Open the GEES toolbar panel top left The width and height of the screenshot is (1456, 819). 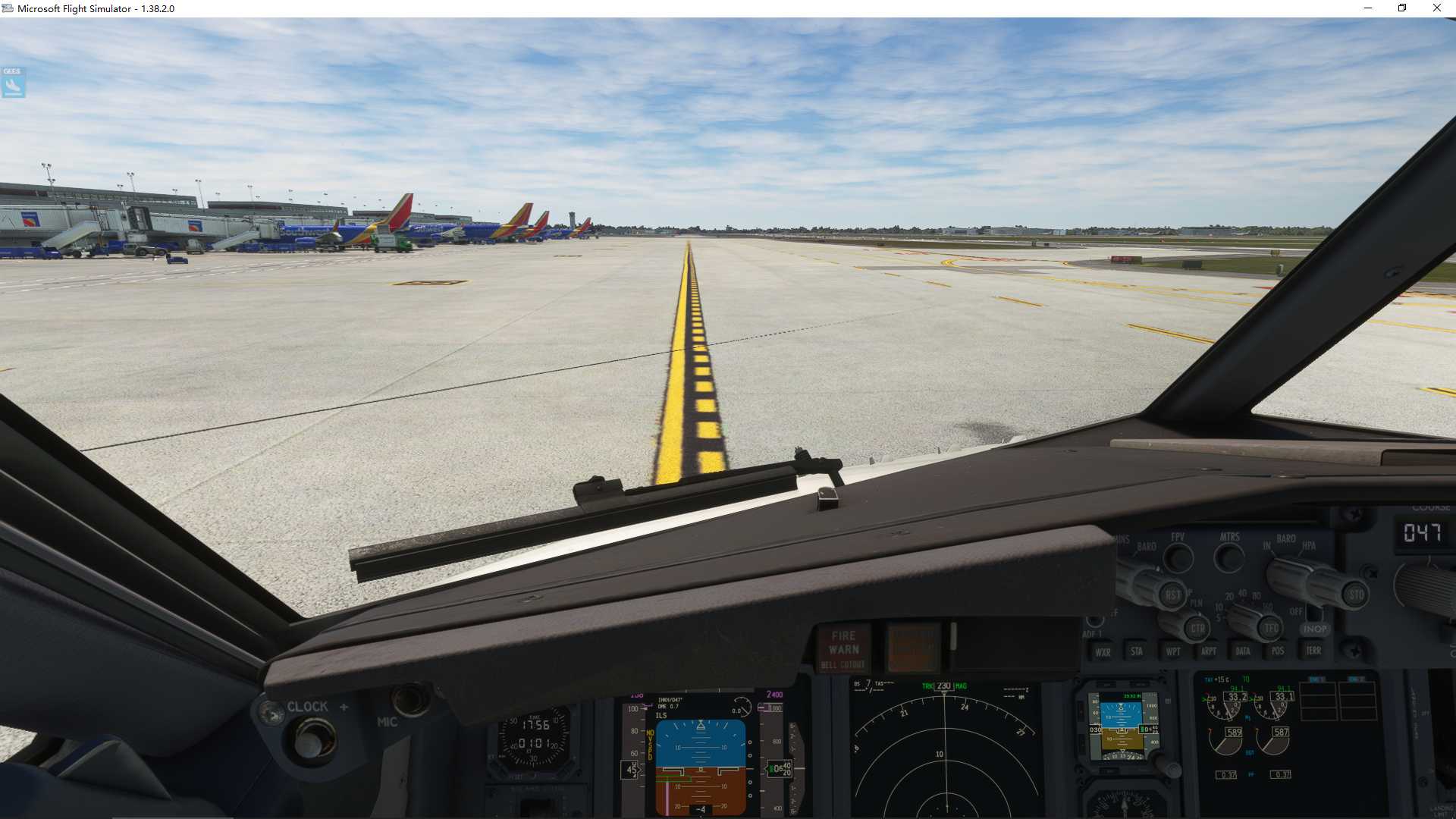click(12, 83)
